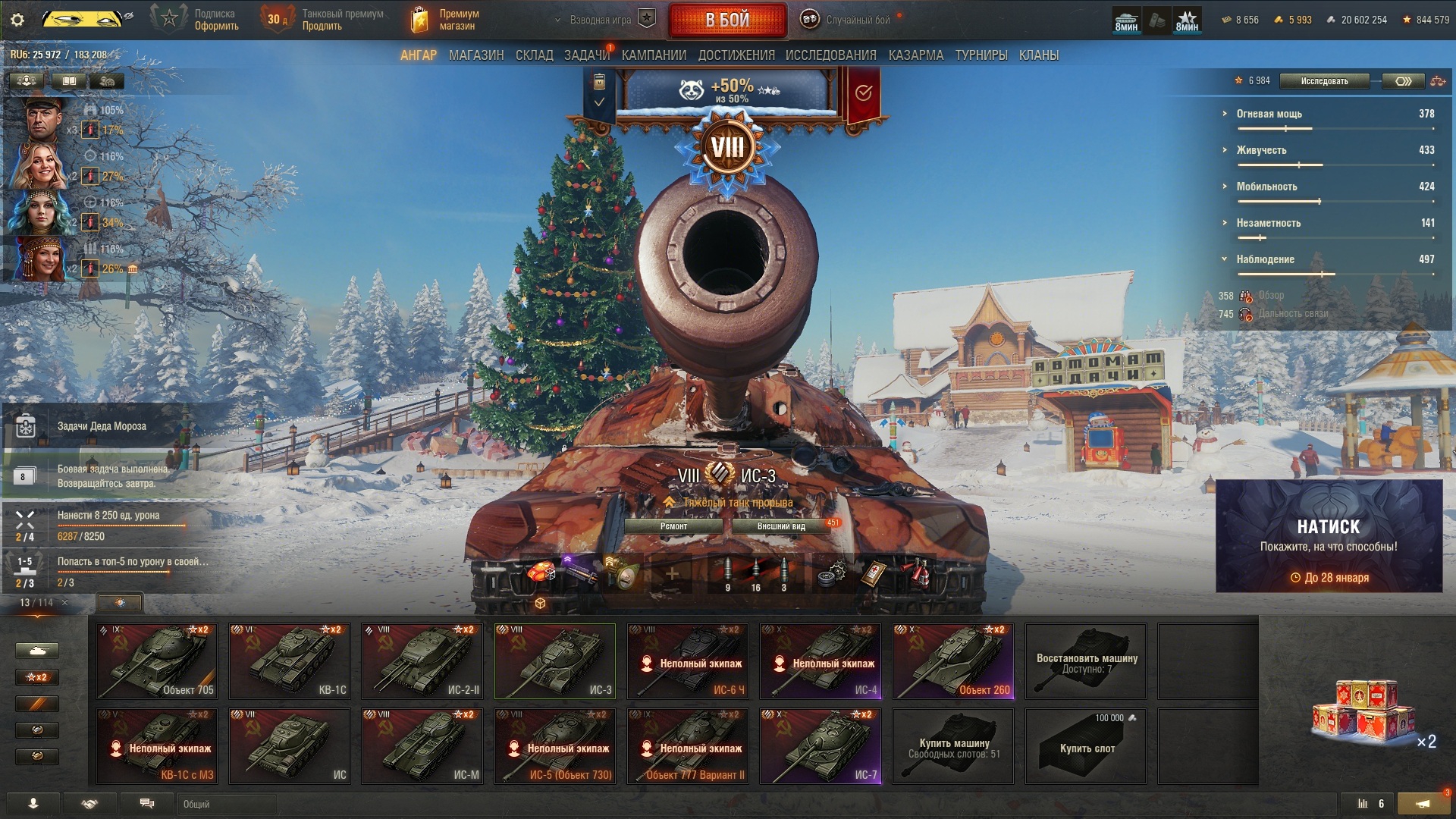Select the Объект 260 tank

pyautogui.click(x=953, y=661)
